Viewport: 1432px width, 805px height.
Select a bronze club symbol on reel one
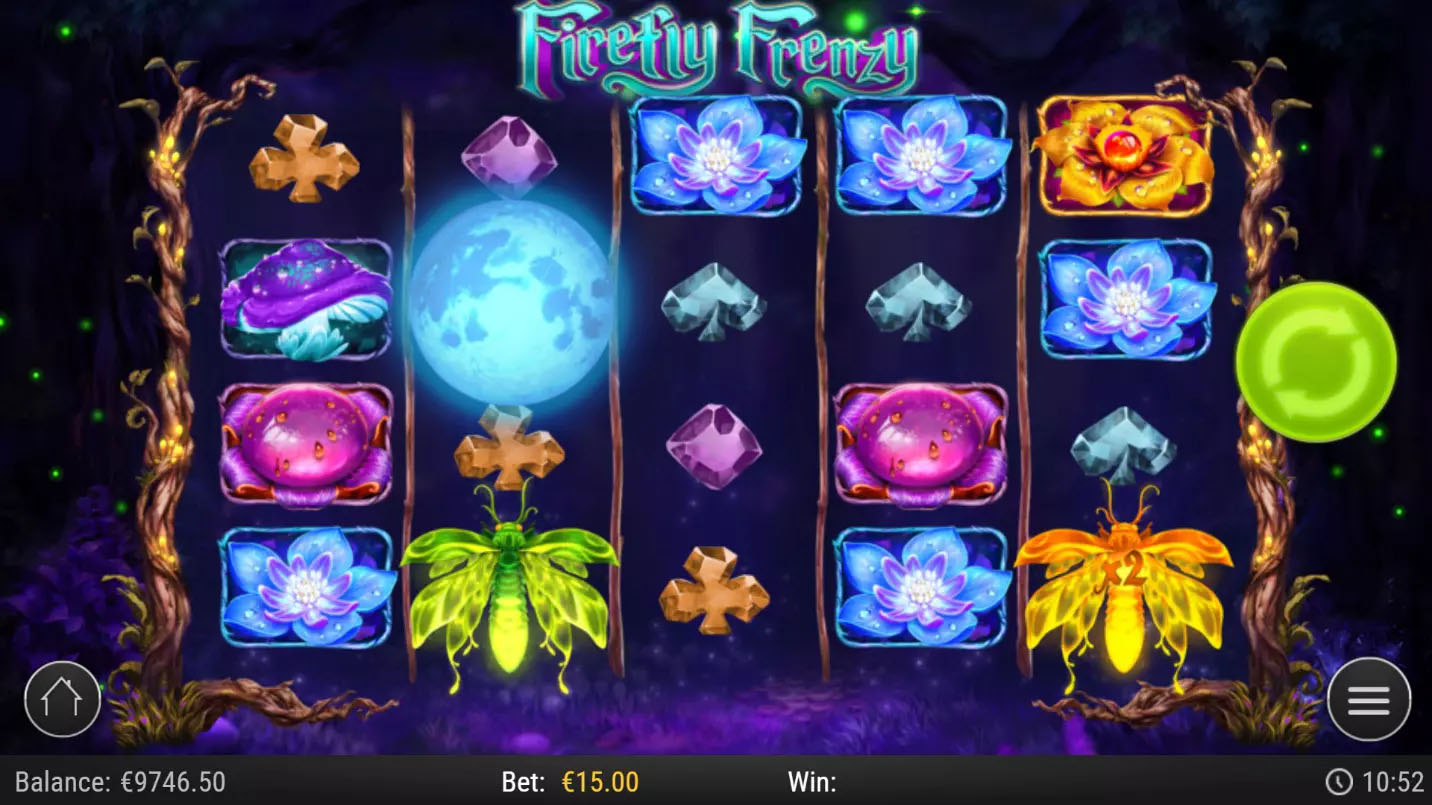[x=305, y=160]
